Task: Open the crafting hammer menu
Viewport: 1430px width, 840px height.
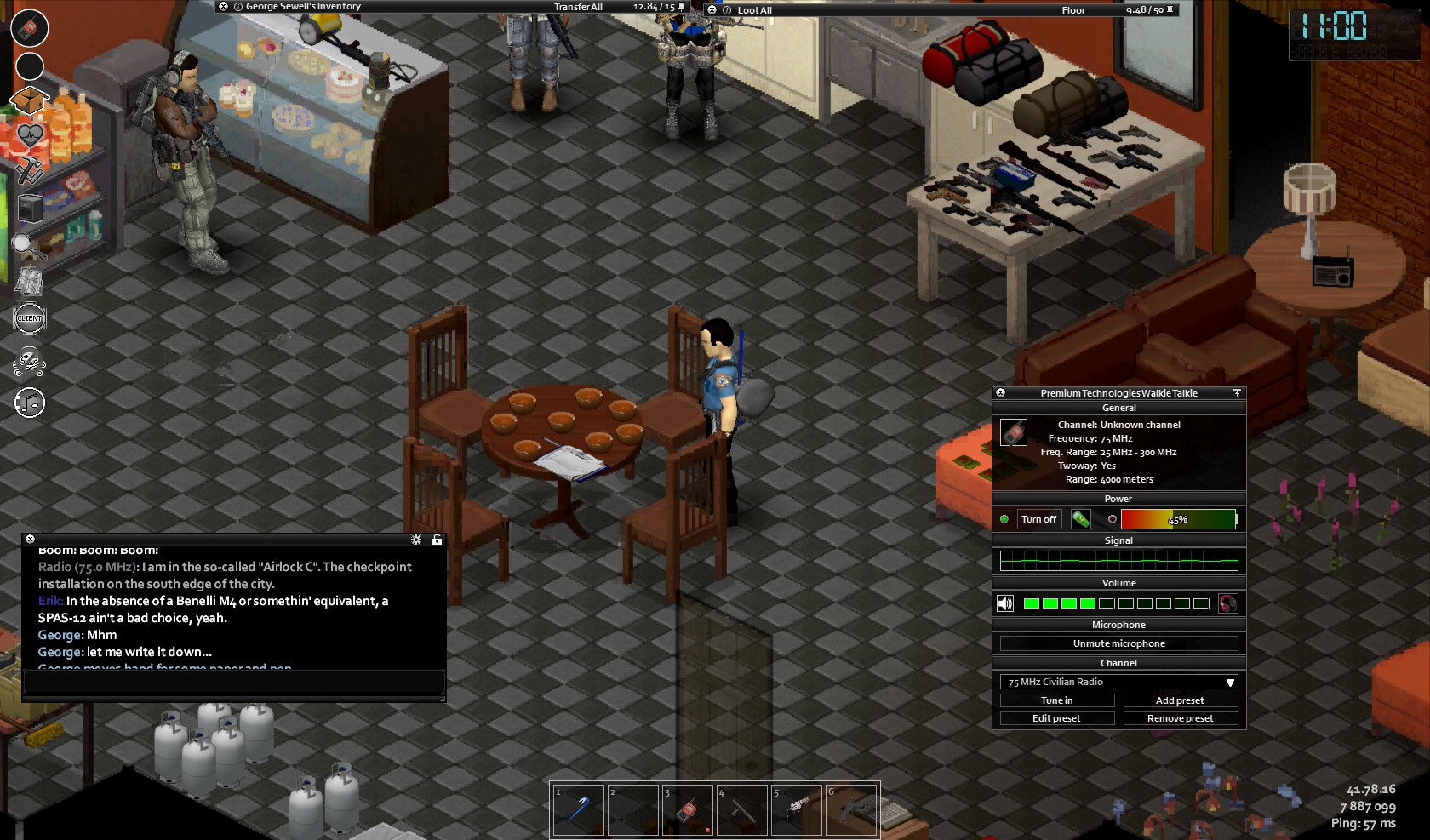Action: [30, 170]
